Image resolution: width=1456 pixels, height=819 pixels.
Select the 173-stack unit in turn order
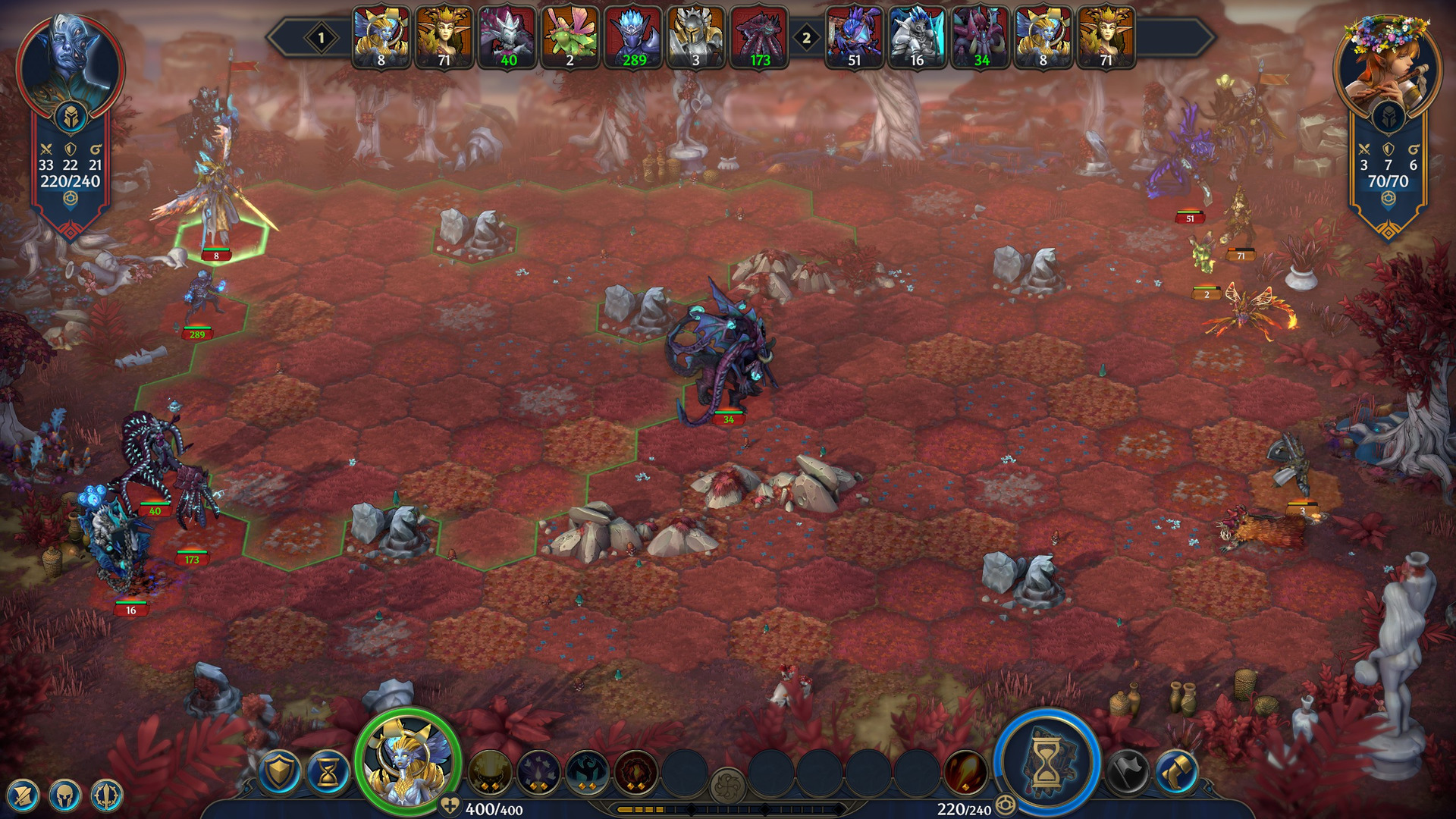[759, 38]
